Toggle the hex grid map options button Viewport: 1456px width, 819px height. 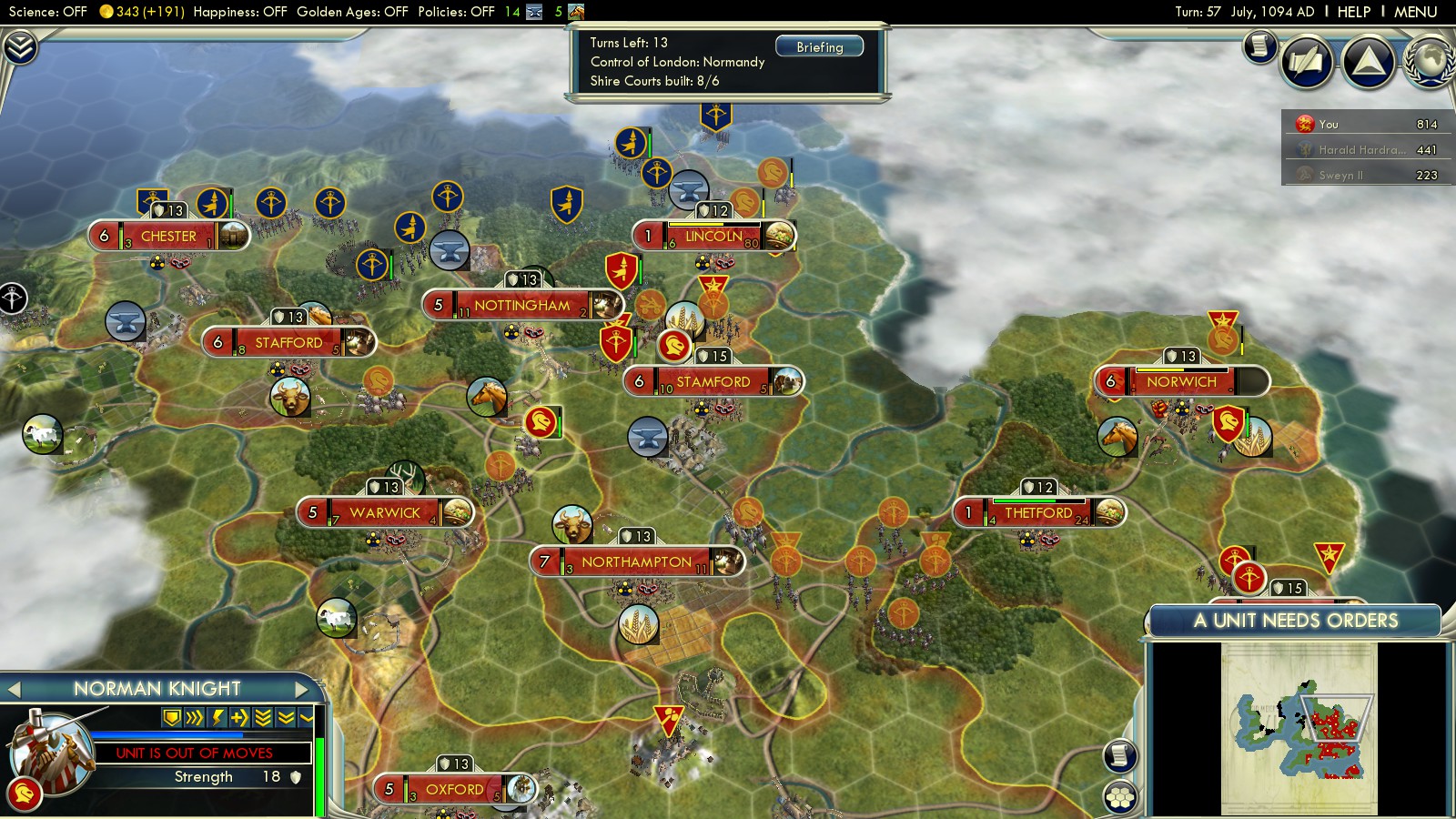1120,797
